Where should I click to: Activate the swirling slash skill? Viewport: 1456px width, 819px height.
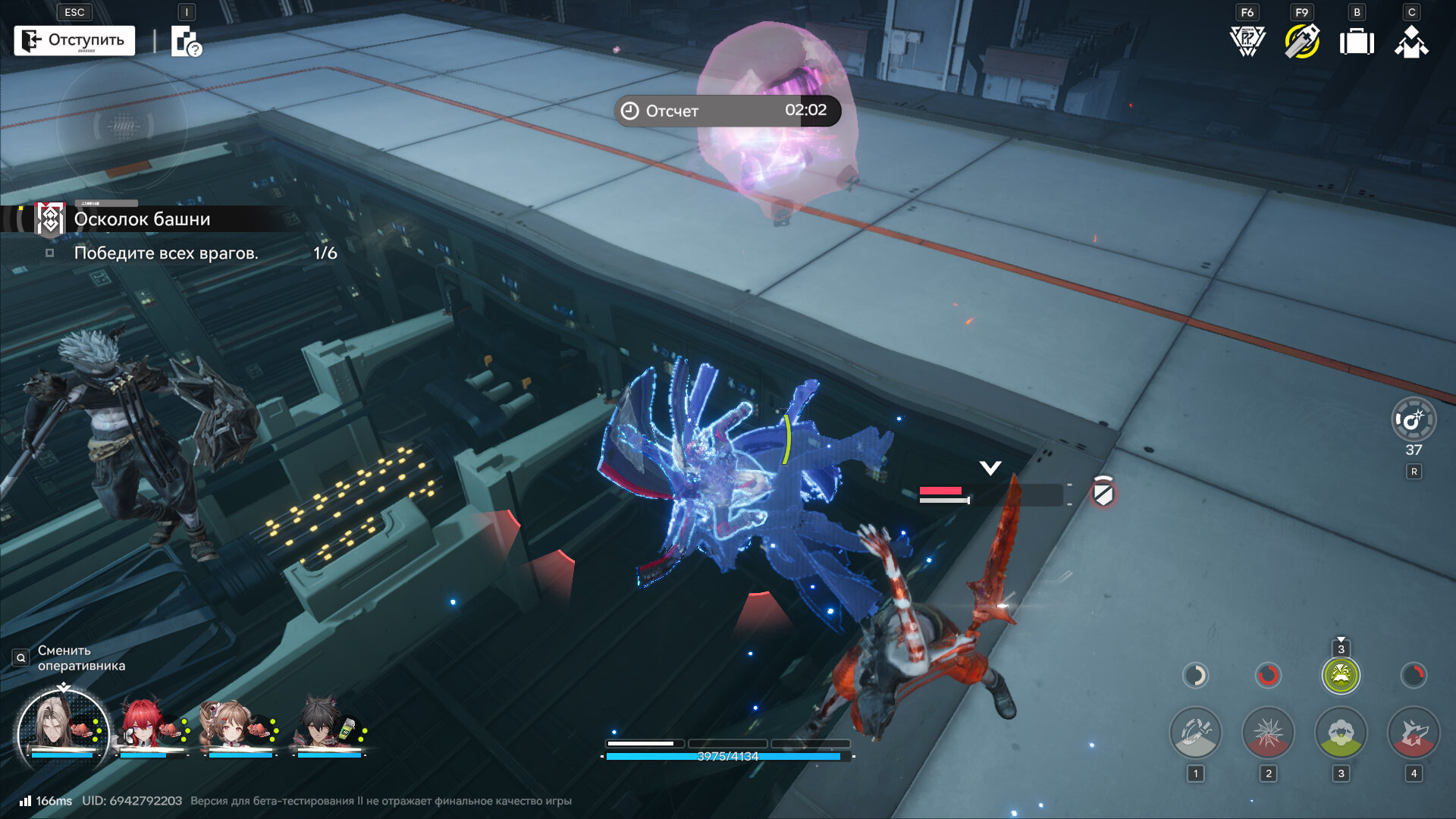coord(1195,733)
